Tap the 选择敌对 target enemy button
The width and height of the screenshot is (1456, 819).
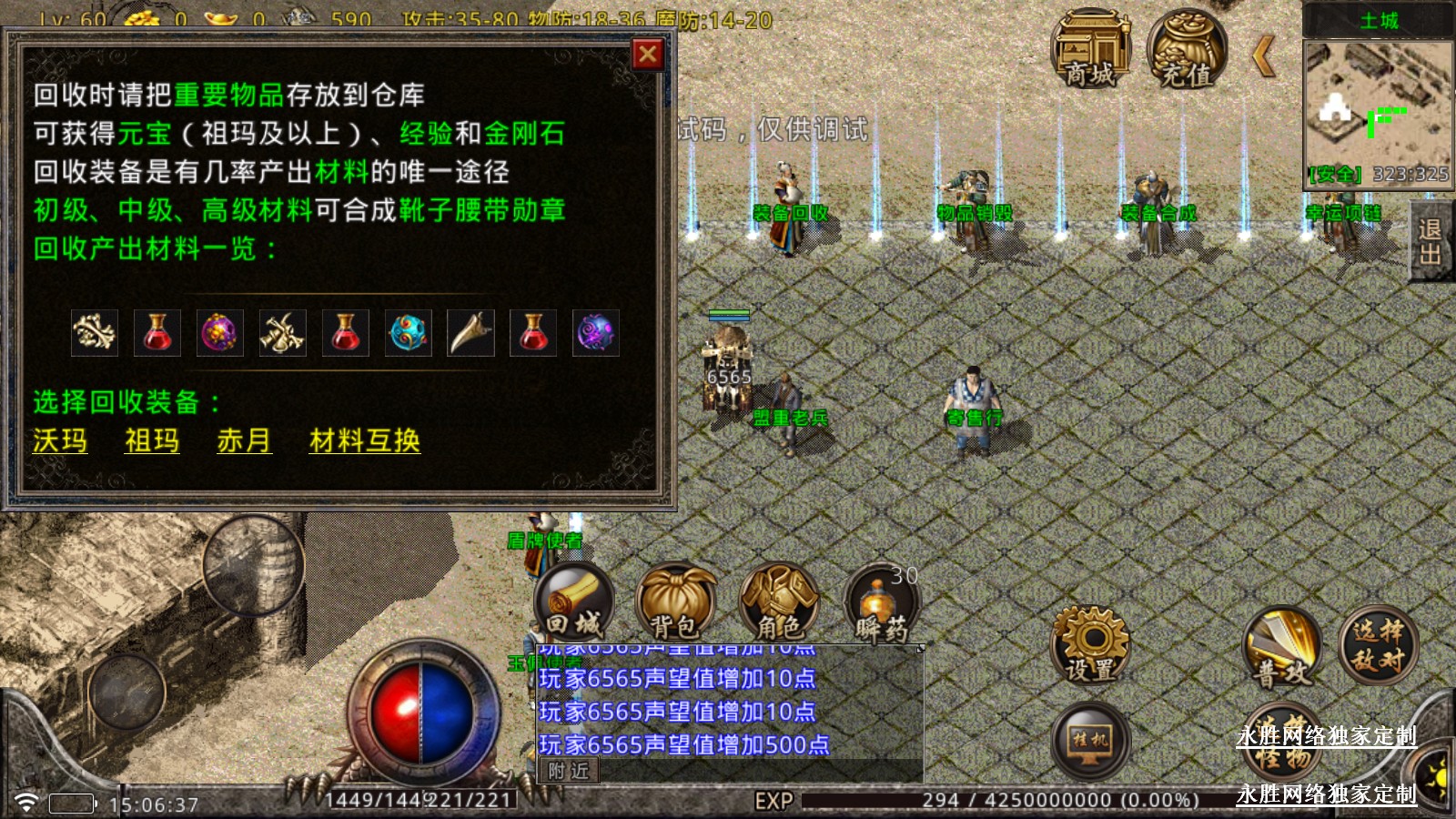coord(1378,644)
